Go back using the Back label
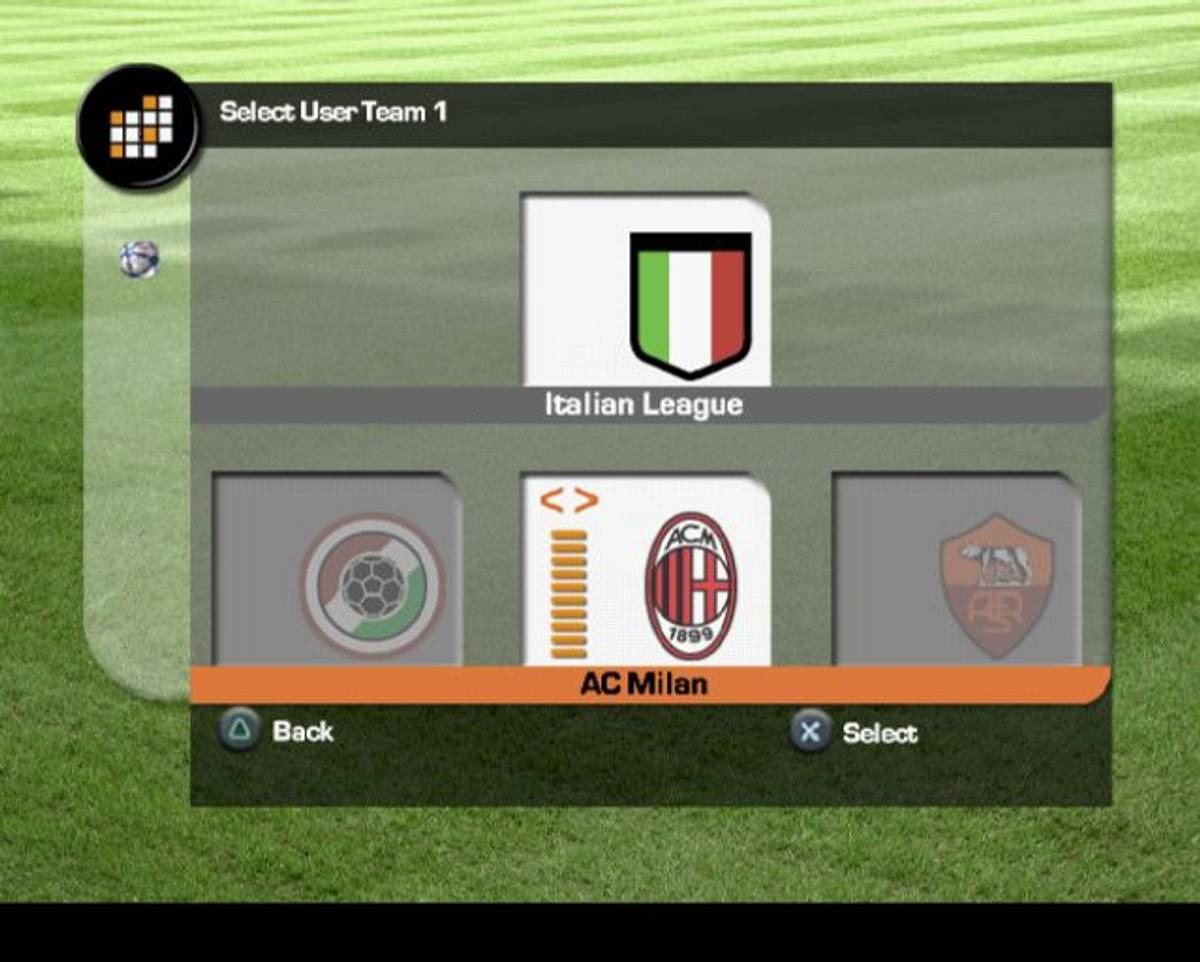Viewport: 1200px width, 962px height. [302, 732]
